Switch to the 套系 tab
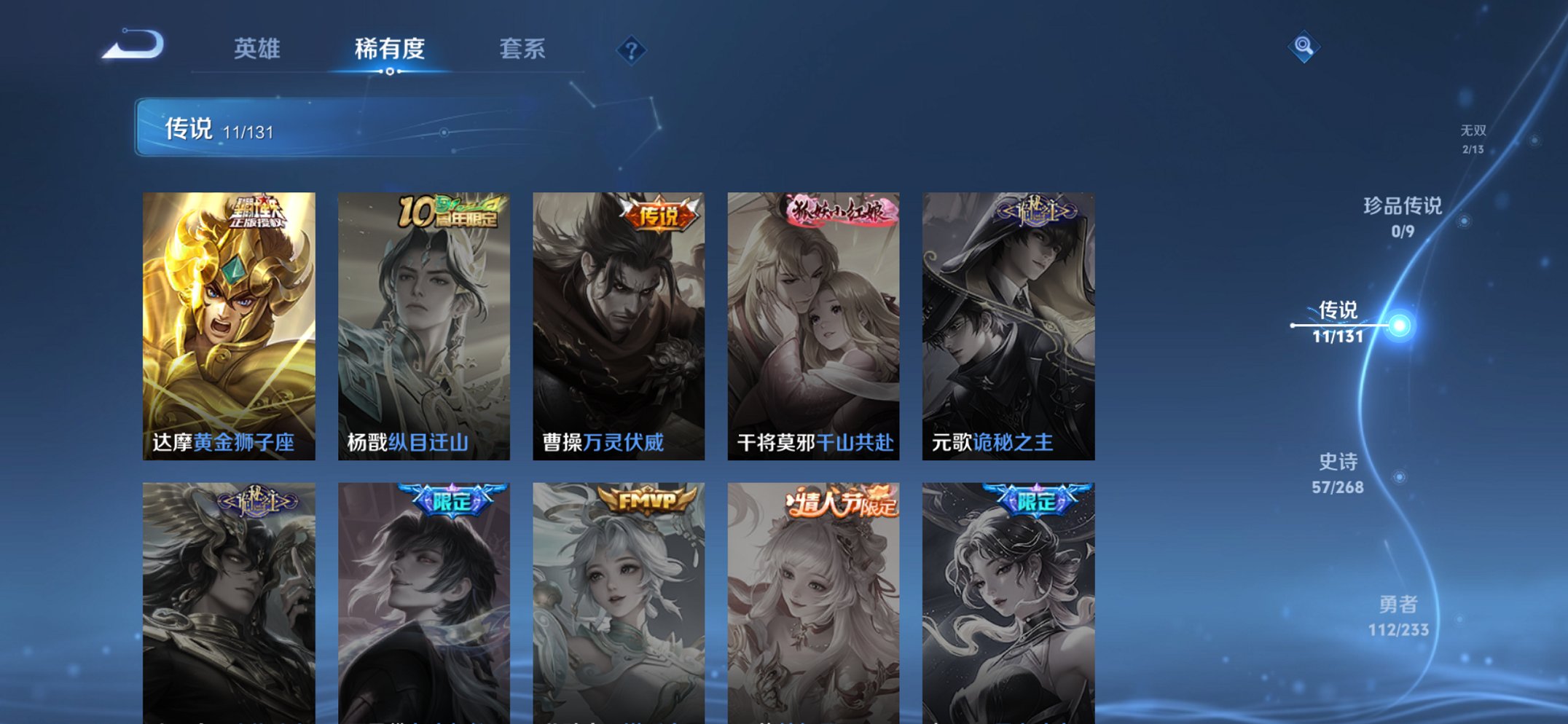The image size is (1568, 724). (x=524, y=48)
